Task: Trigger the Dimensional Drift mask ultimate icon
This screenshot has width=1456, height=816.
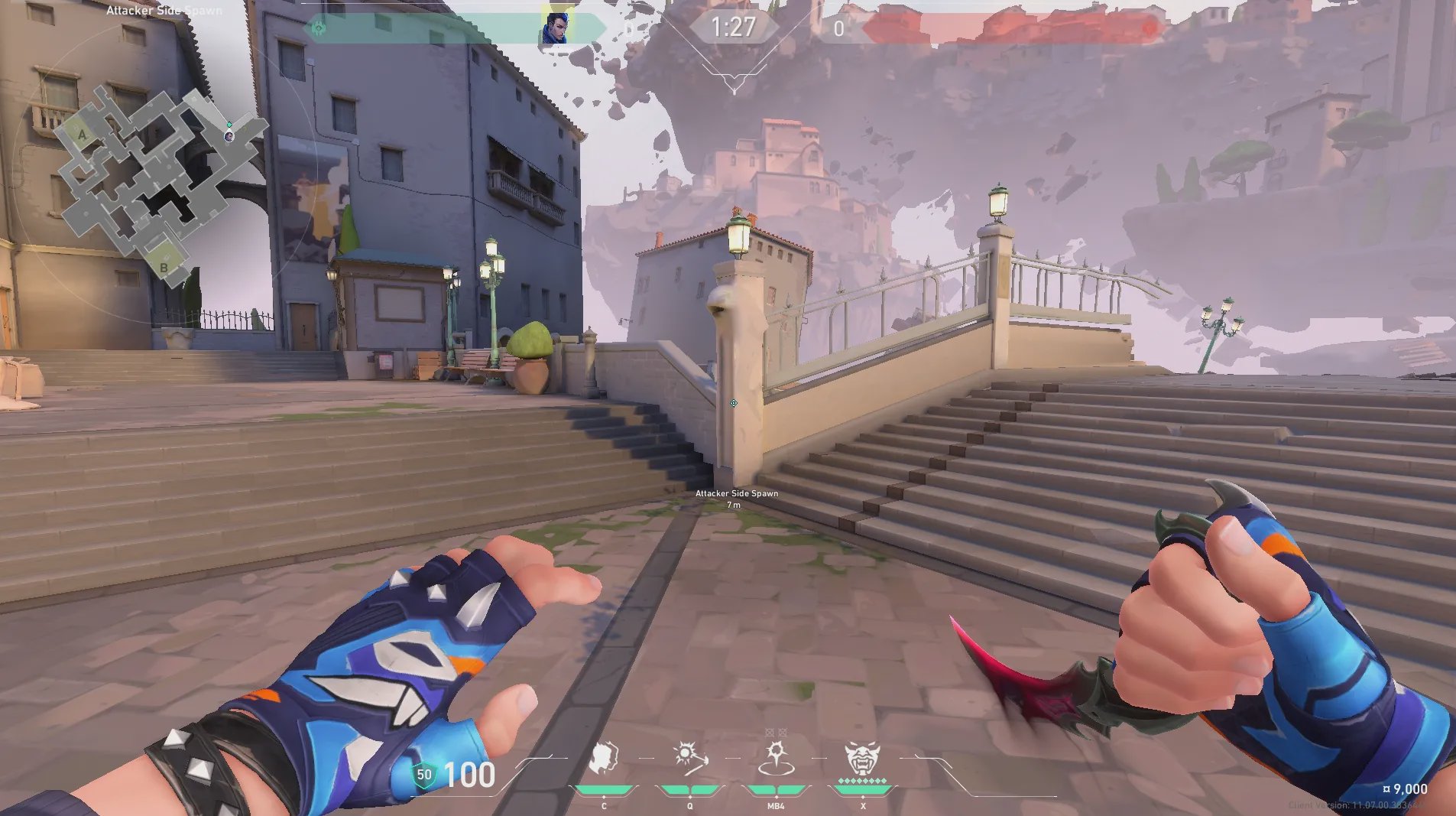Action: coord(862,759)
